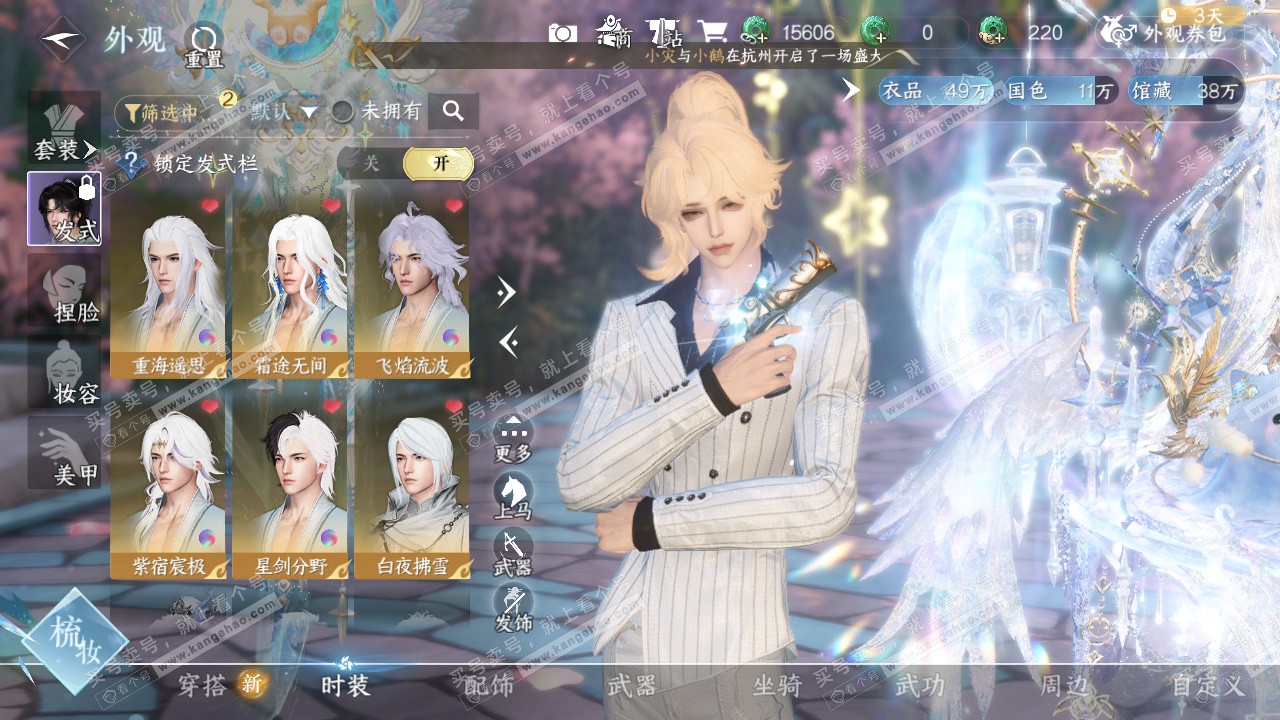The width and height of the screenshot is (1280, 720).
Task: Open the 美甲 nail category
Action: 64,453
